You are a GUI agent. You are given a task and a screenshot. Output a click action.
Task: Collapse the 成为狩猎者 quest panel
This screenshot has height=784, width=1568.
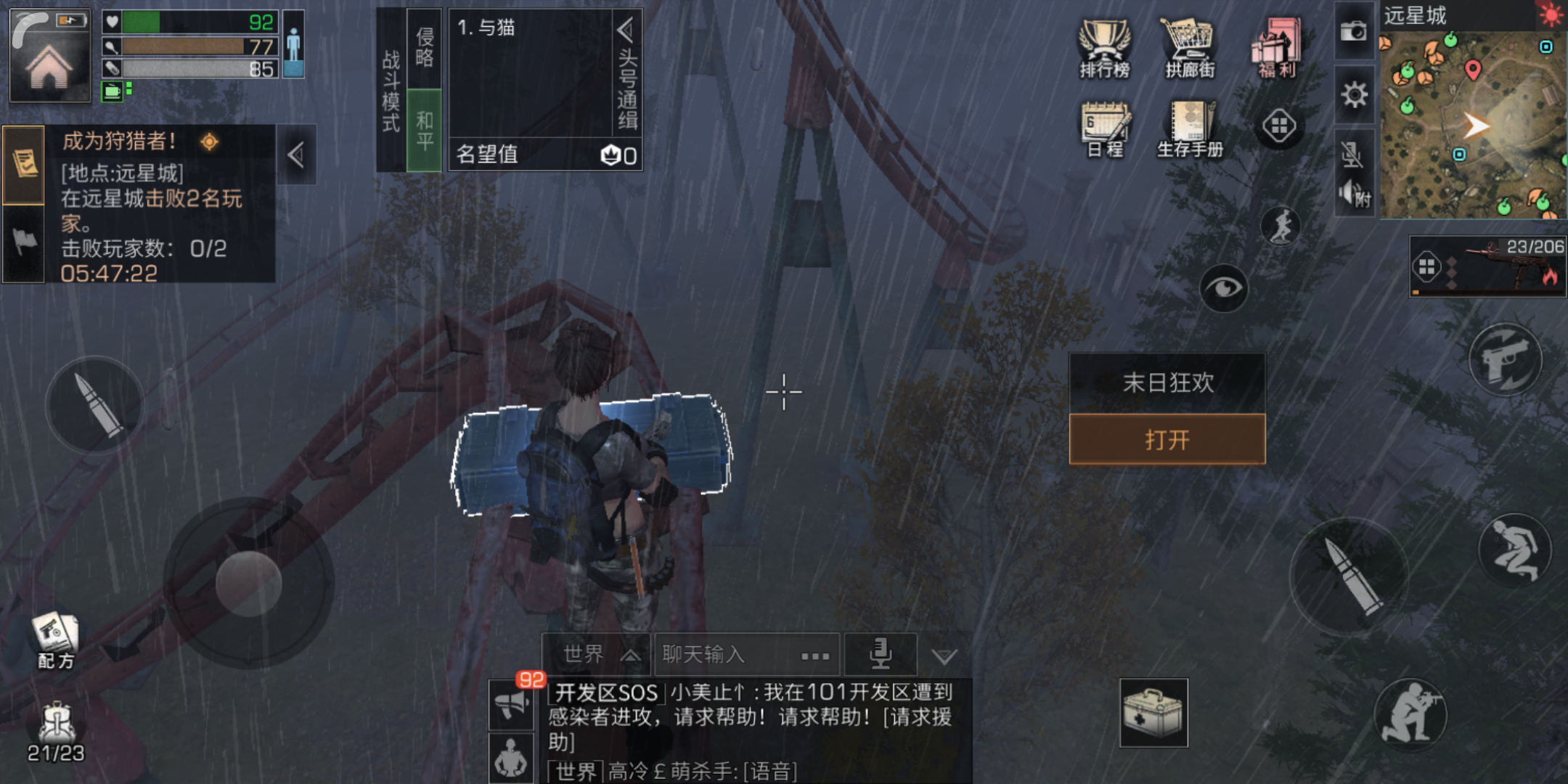(295, 155)
